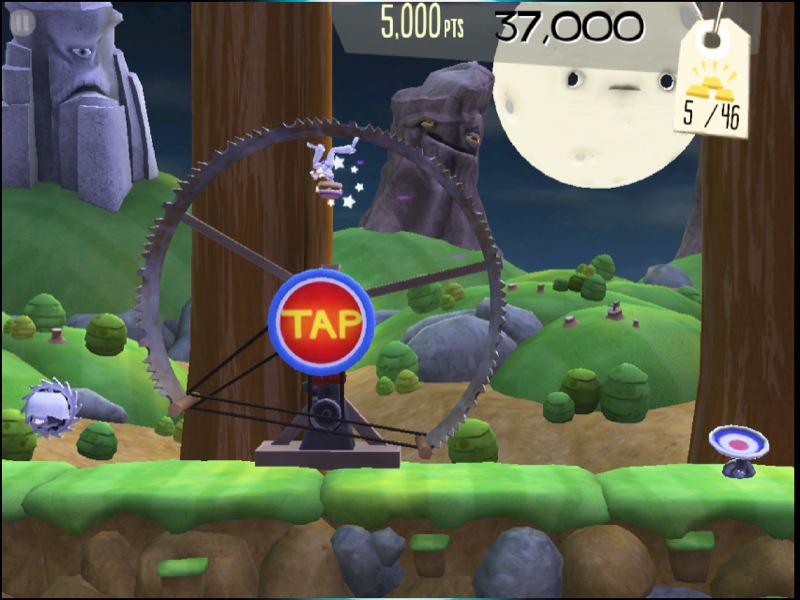Hit the red TAP button
The image size is (800, 600).
321,322
